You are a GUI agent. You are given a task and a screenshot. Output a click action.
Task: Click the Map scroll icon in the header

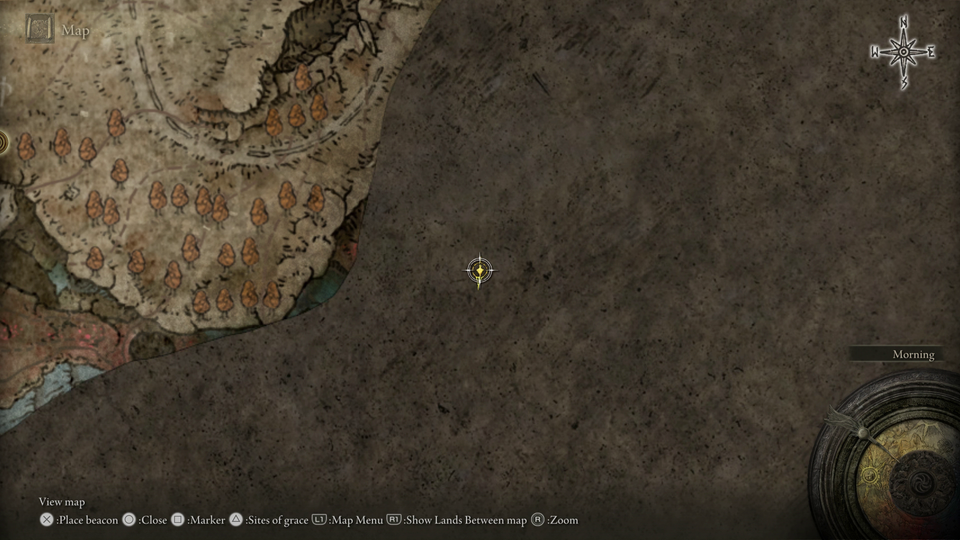coord(41,29)
